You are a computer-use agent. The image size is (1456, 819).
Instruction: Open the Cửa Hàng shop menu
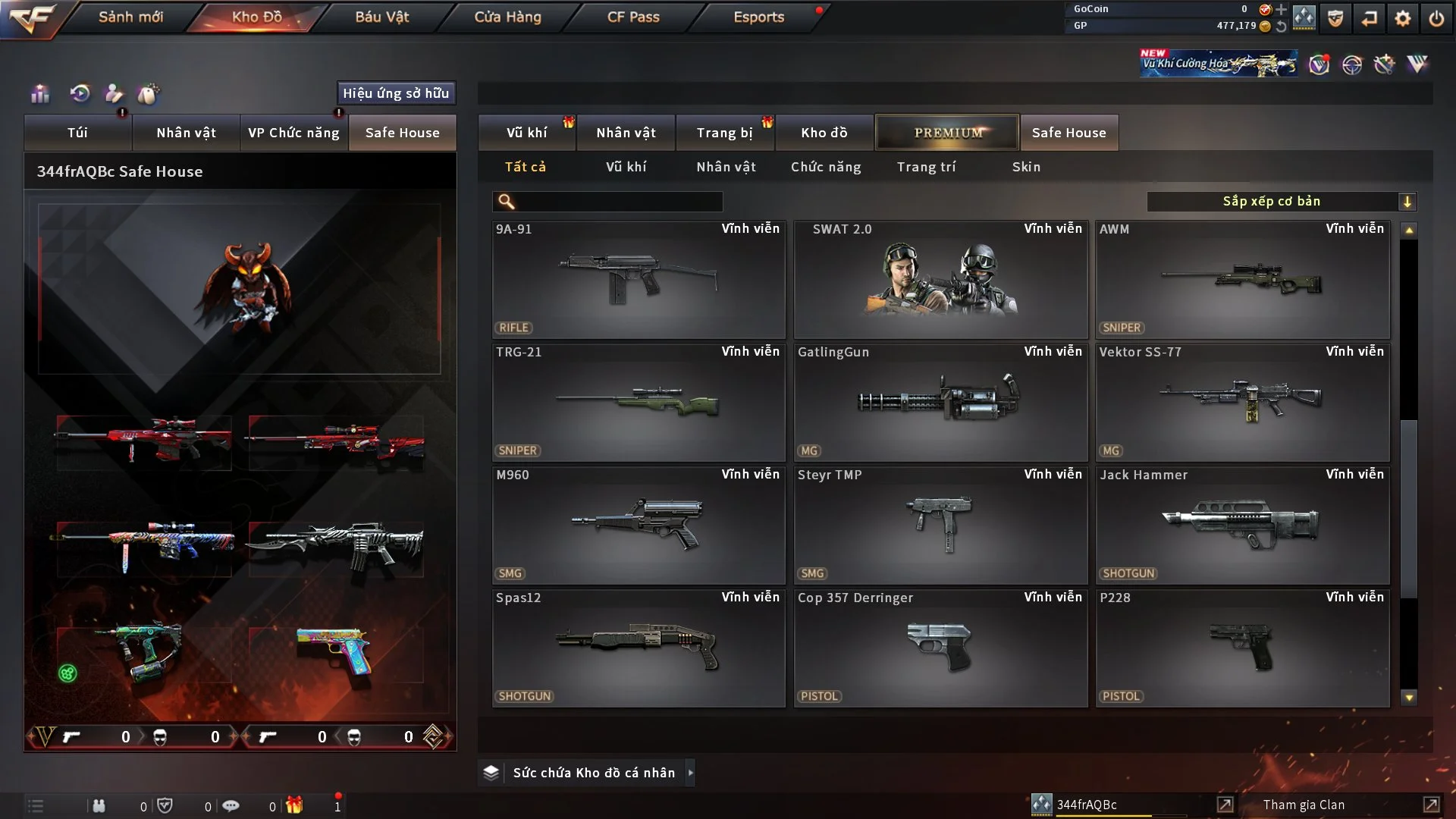[x=507, y=17]
